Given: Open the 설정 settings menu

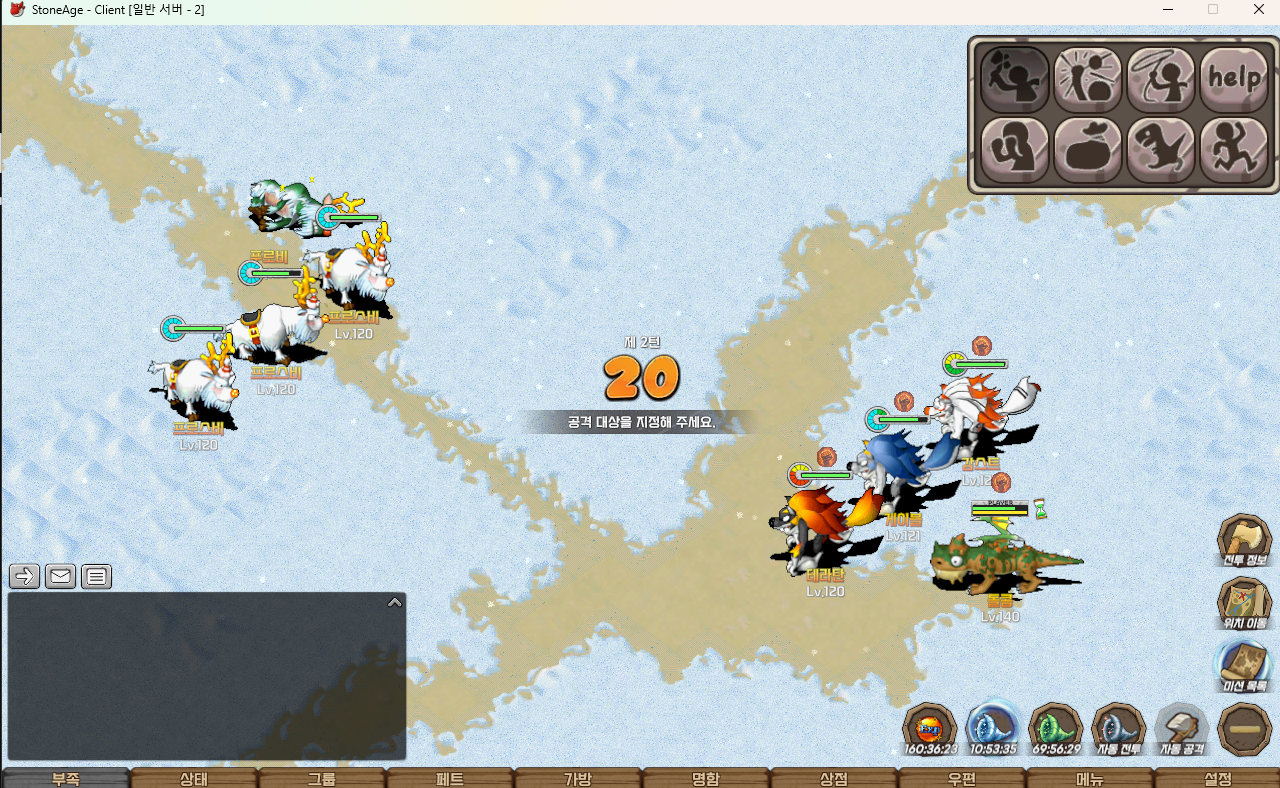Looking at the screenshot, I should coord(1217,779).
